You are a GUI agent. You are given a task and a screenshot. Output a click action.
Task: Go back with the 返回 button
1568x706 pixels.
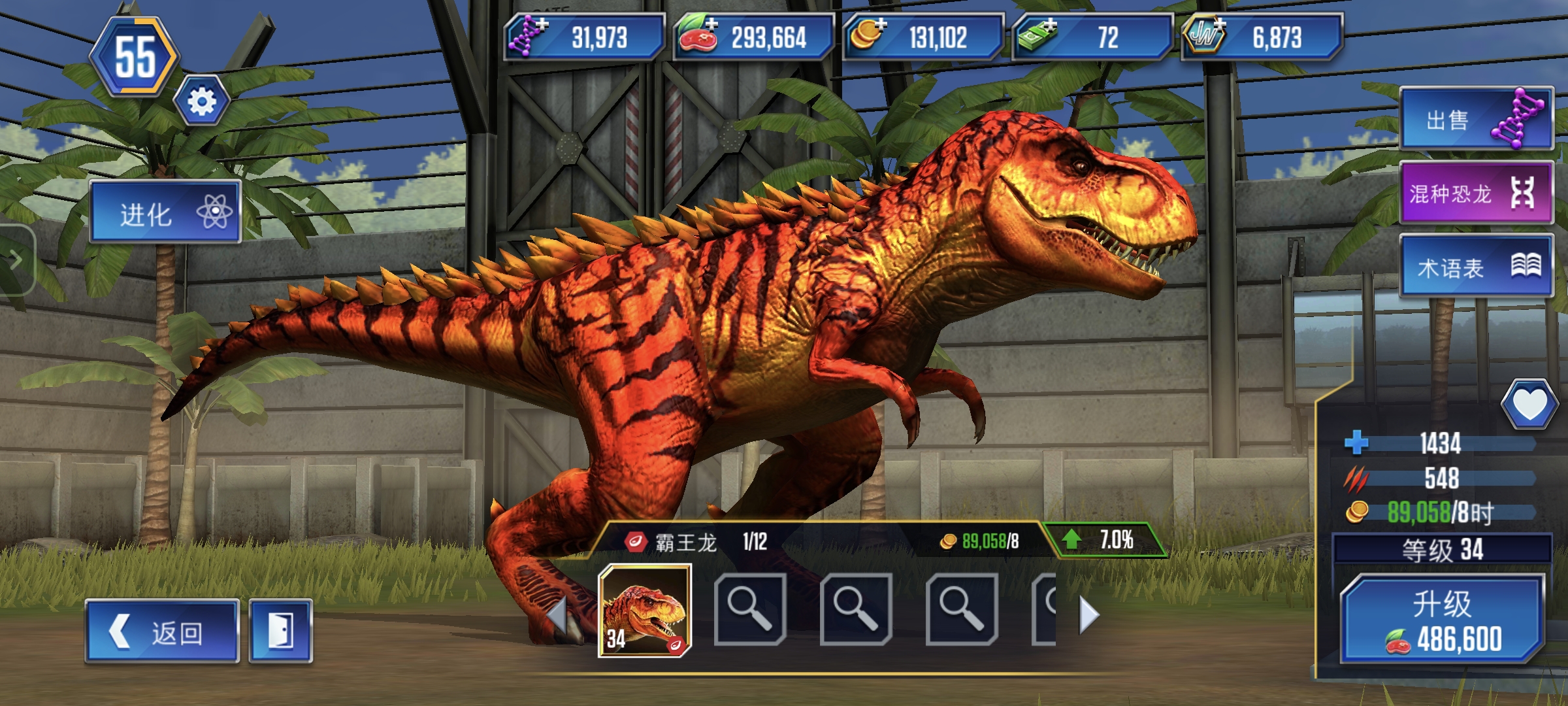point(162,631)
